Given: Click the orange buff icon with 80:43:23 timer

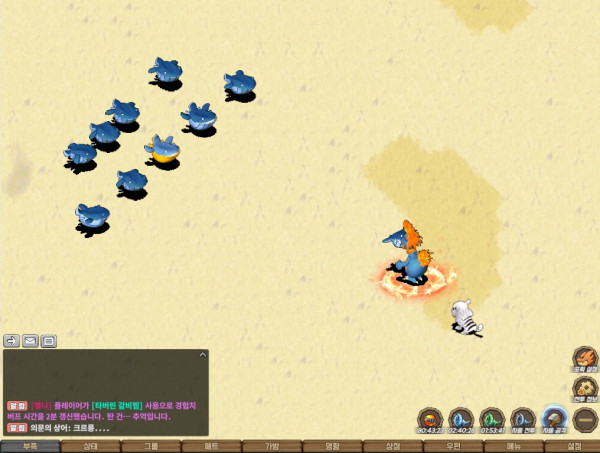Looking at the screenshot, I should pyautogui.click(x=430, y=419).
